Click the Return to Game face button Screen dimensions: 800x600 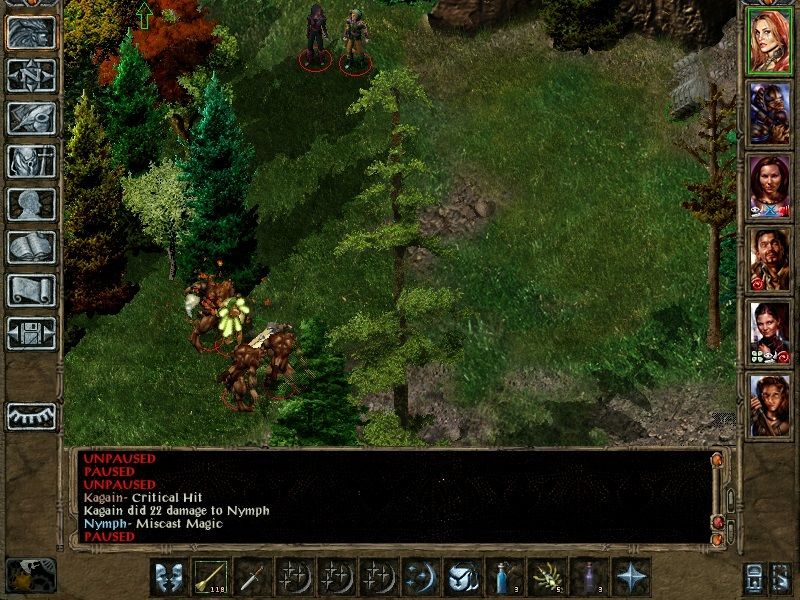coord(31,32)
